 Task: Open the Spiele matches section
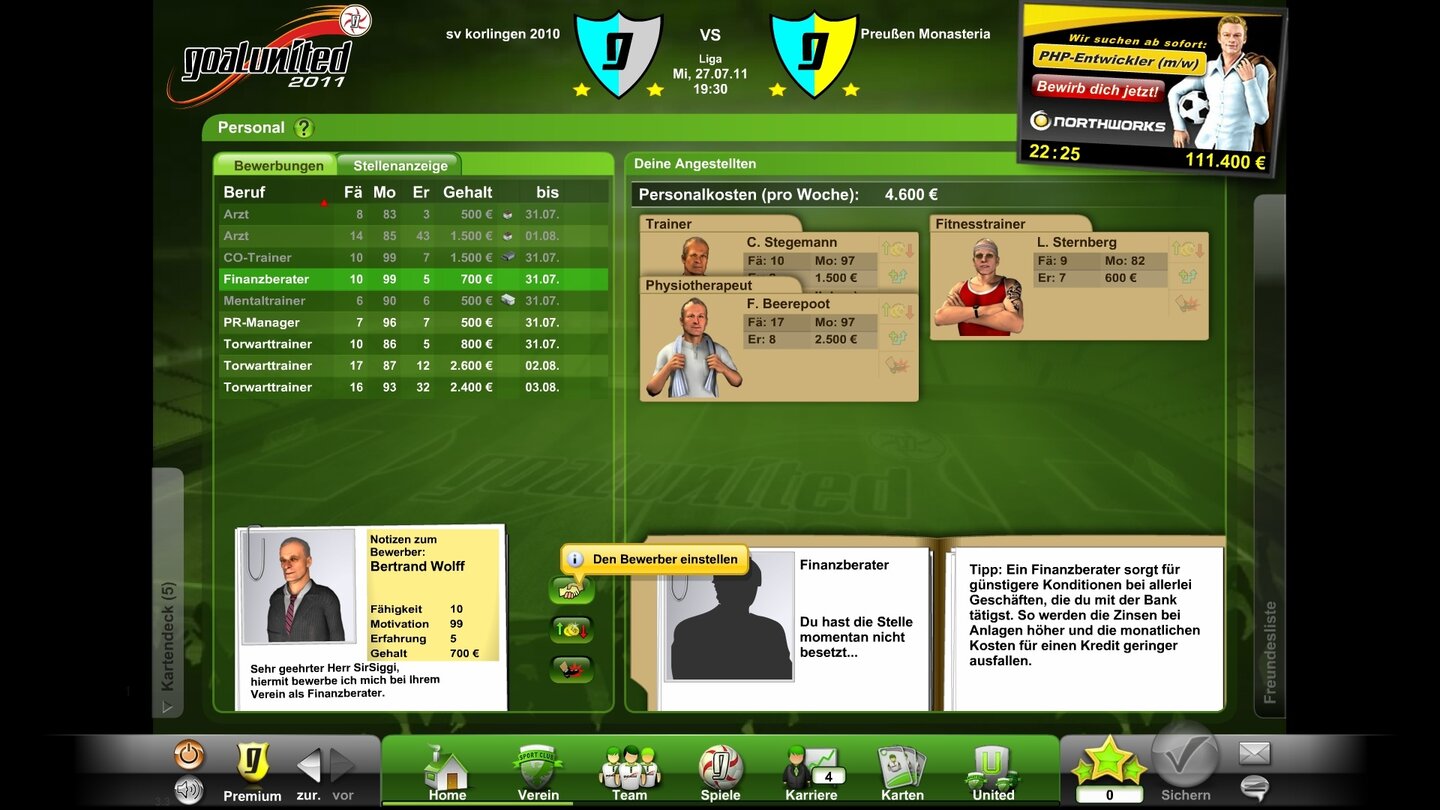(x=720, y=768)
